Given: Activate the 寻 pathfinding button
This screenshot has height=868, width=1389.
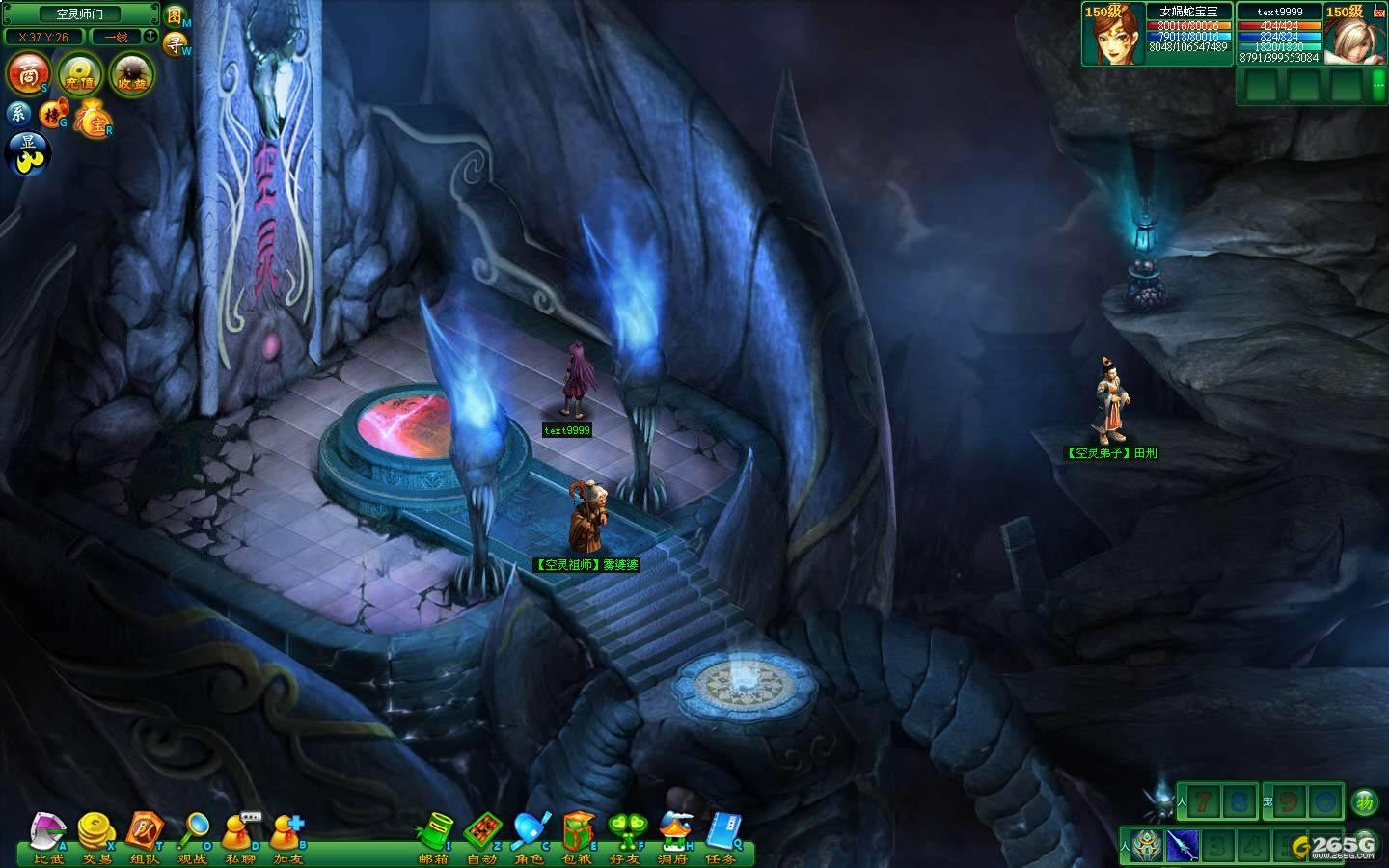Looking at the screenshot, I should click(x=175, y=42).
